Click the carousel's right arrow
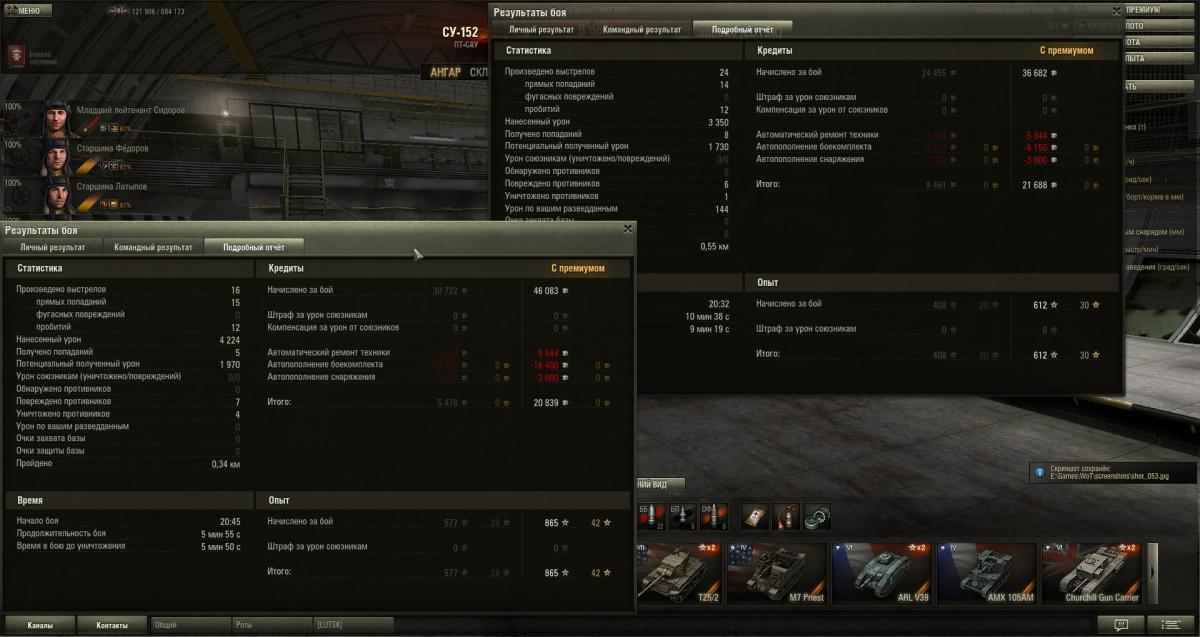1200x637 pixels. coord(1152,574)
